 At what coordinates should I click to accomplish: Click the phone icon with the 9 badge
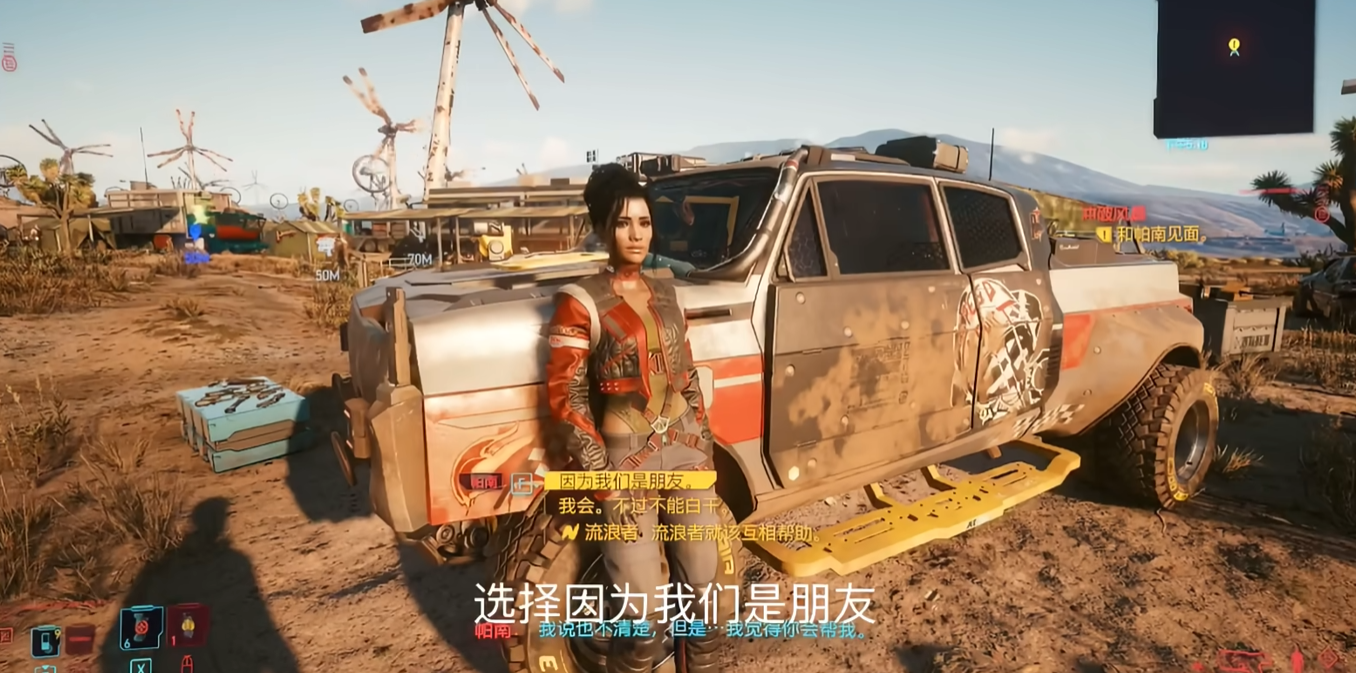[46, 641]
